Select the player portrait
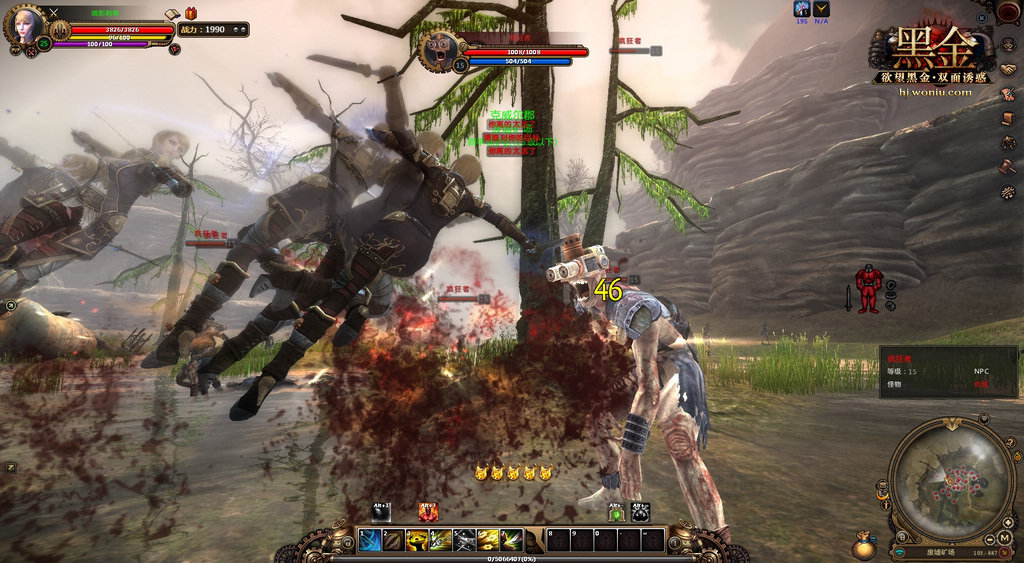 pos(24,27)
